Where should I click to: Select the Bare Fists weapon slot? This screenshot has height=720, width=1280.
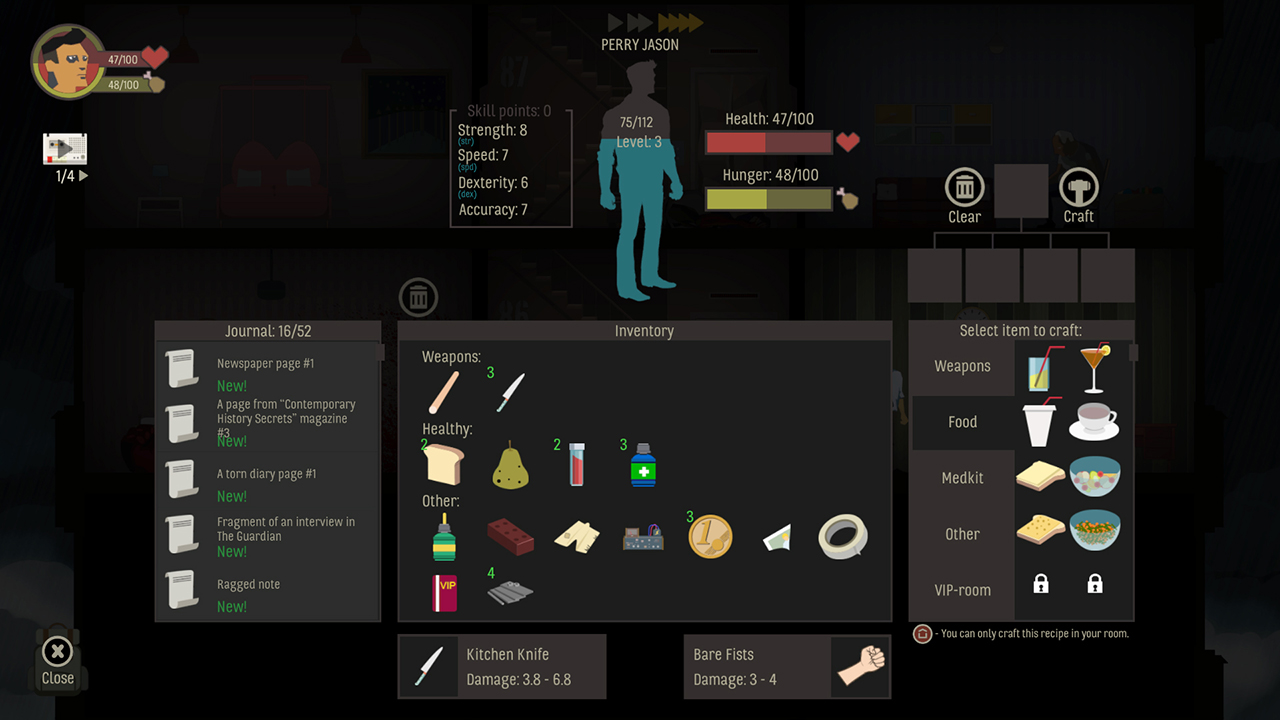(x=787, y=666)
